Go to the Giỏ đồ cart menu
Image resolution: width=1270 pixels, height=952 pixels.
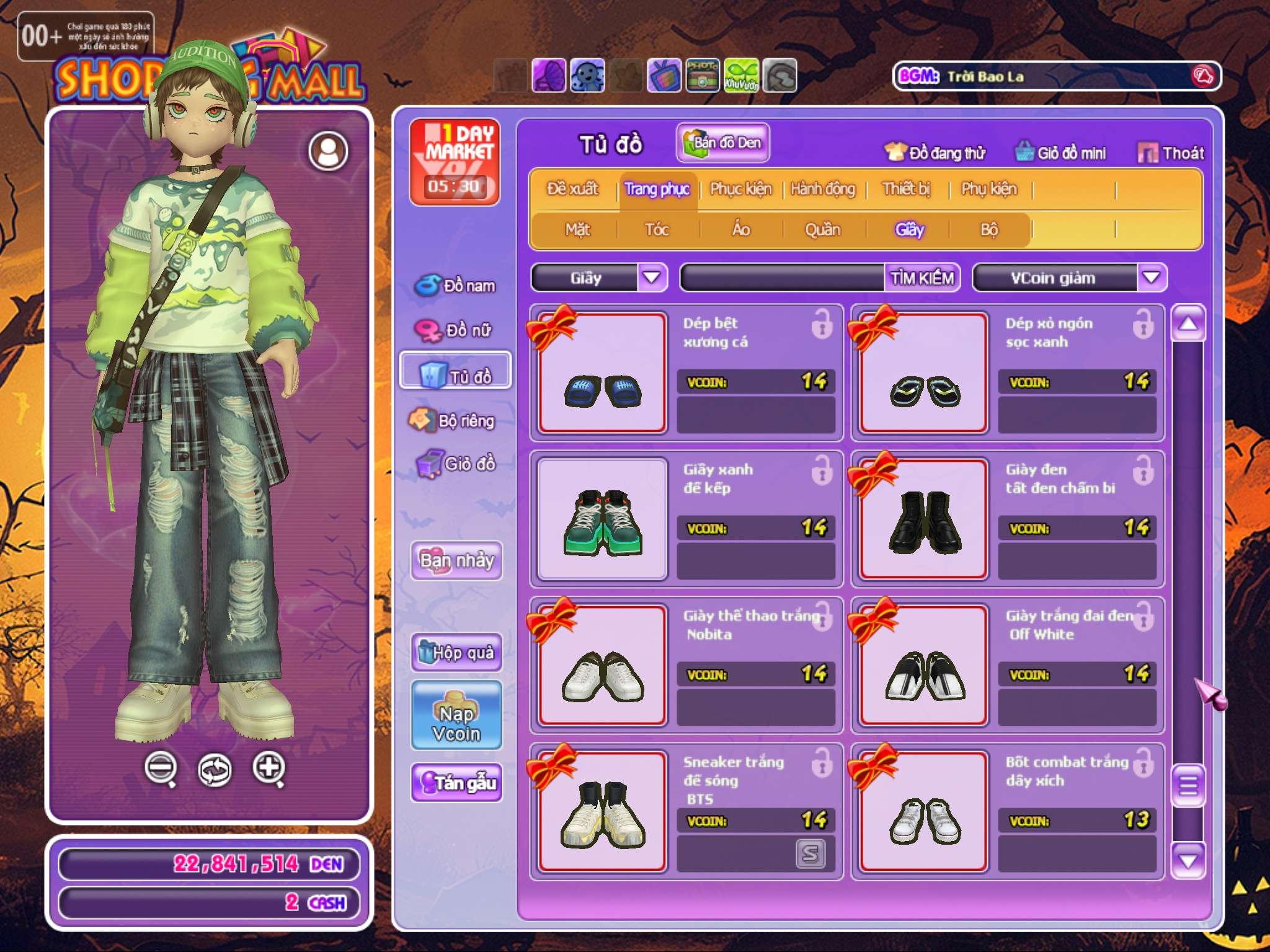(456, 464)
